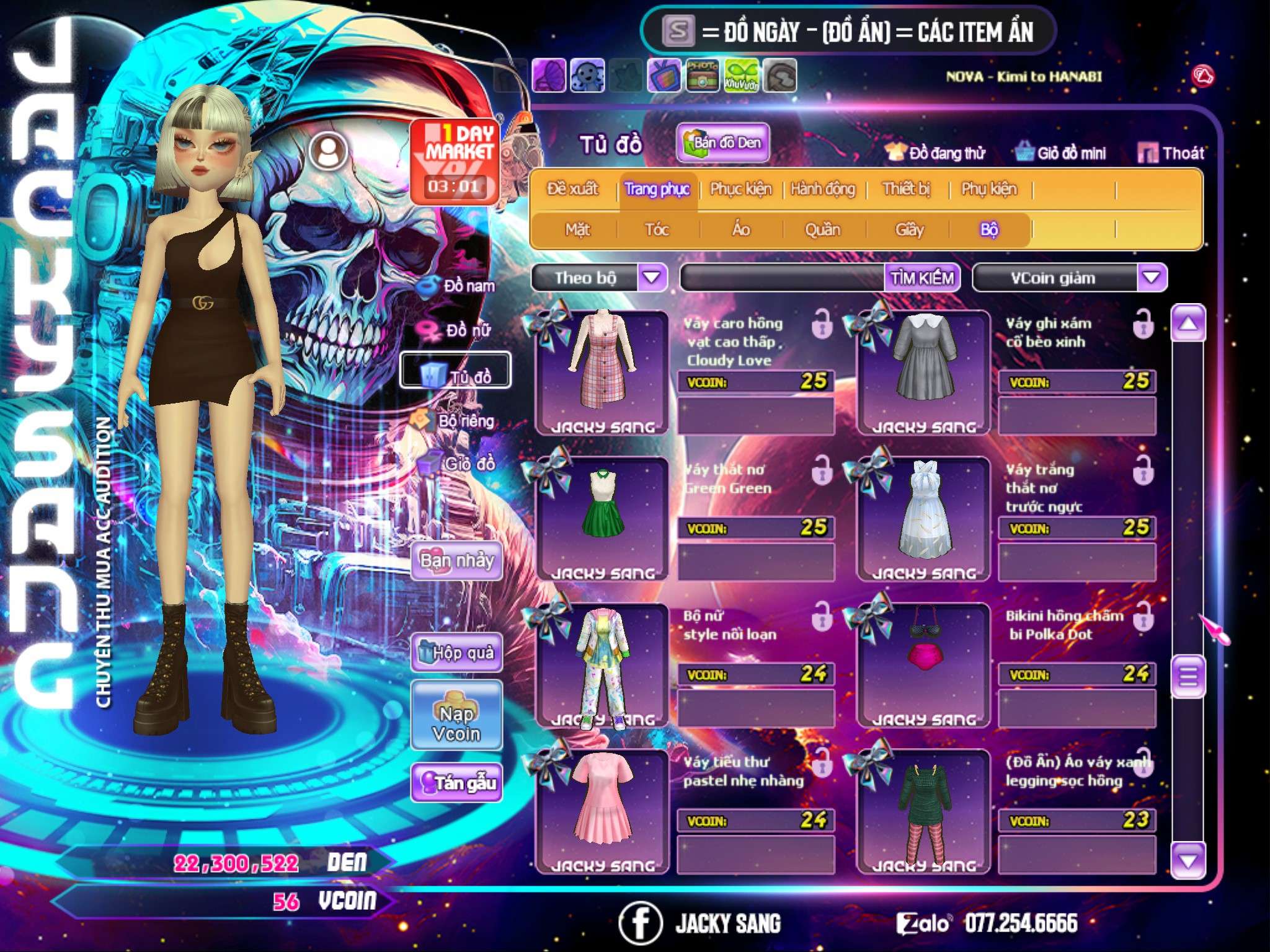The height and width of the screenshot is (952, 1270).
Task: Show Đồ đang thử items
Action: (x=935, y=153)
